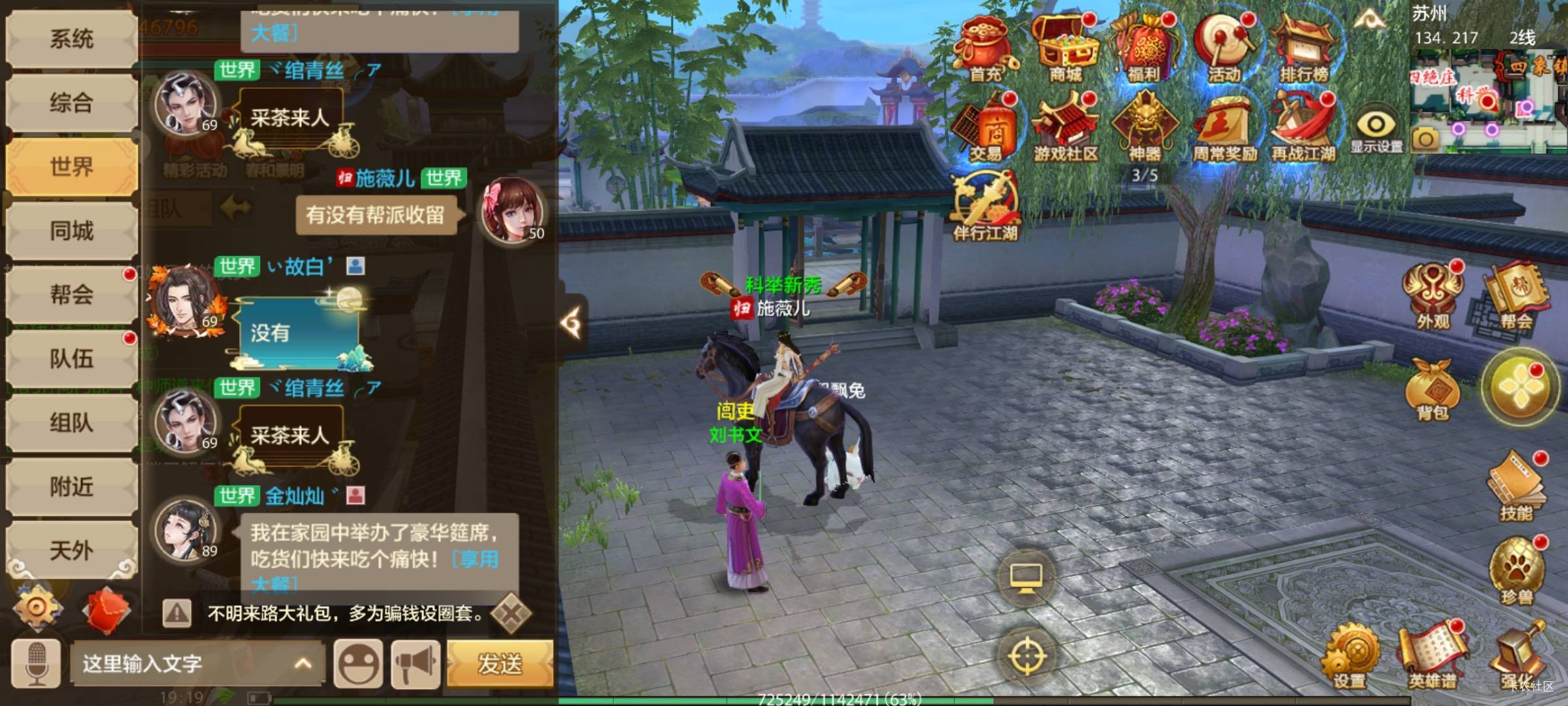1568x706 pixels.
Task: Open the 附近 nearby chat tab
Action: tap(71, 486)
